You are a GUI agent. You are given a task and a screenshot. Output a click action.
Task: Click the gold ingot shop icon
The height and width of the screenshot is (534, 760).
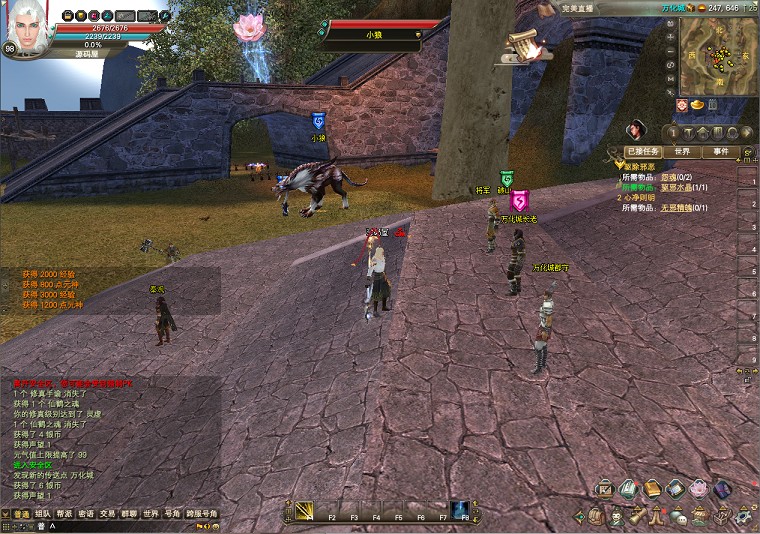click(697, 104)
